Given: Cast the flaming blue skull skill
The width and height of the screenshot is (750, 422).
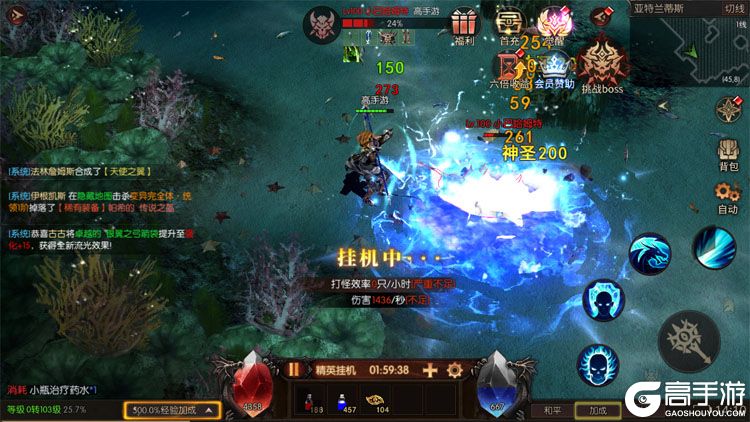Looking at the screenshot, I should tap(597, 364).
